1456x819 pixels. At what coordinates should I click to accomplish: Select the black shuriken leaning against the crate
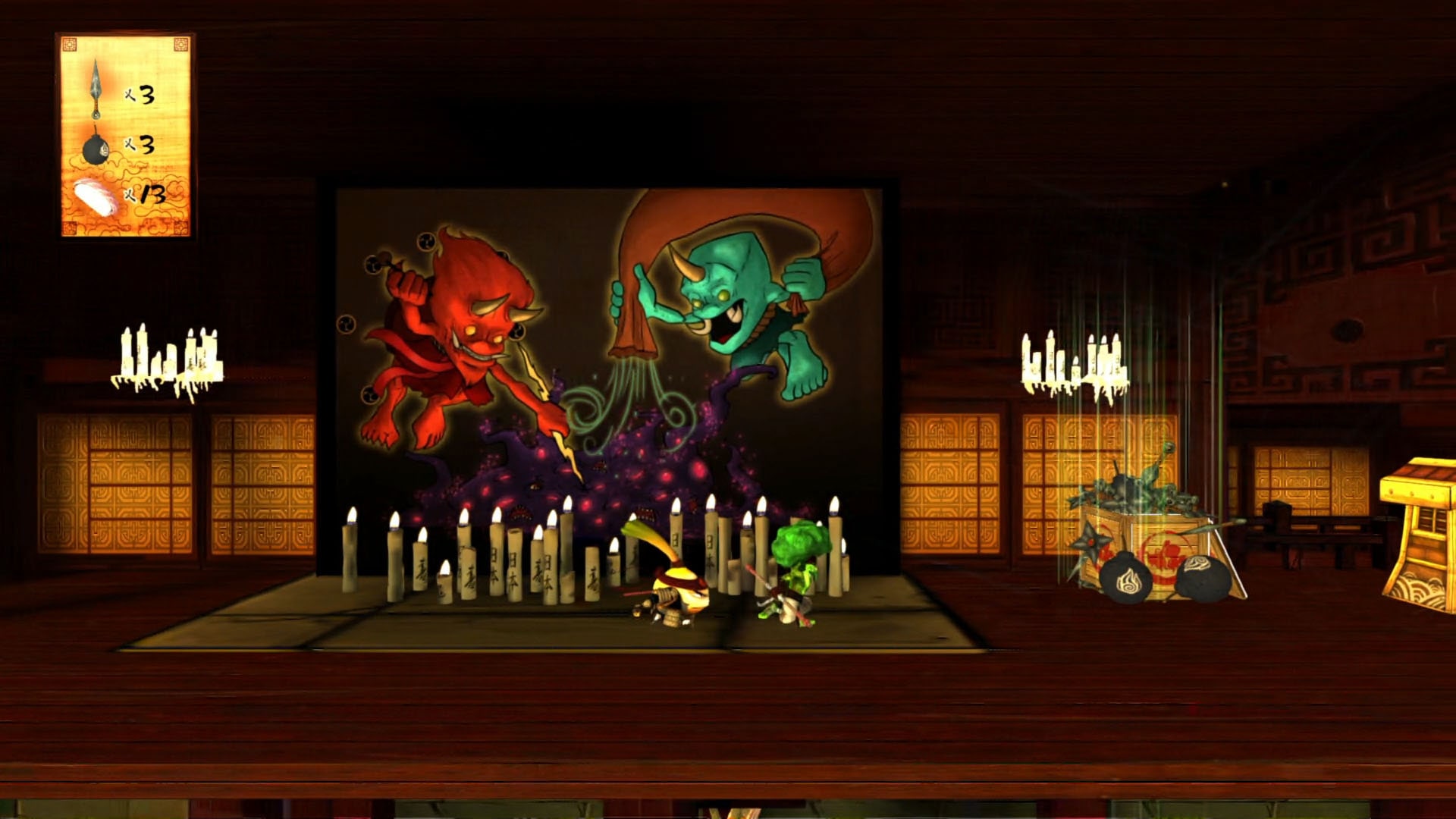click(x=1090, y=539)
